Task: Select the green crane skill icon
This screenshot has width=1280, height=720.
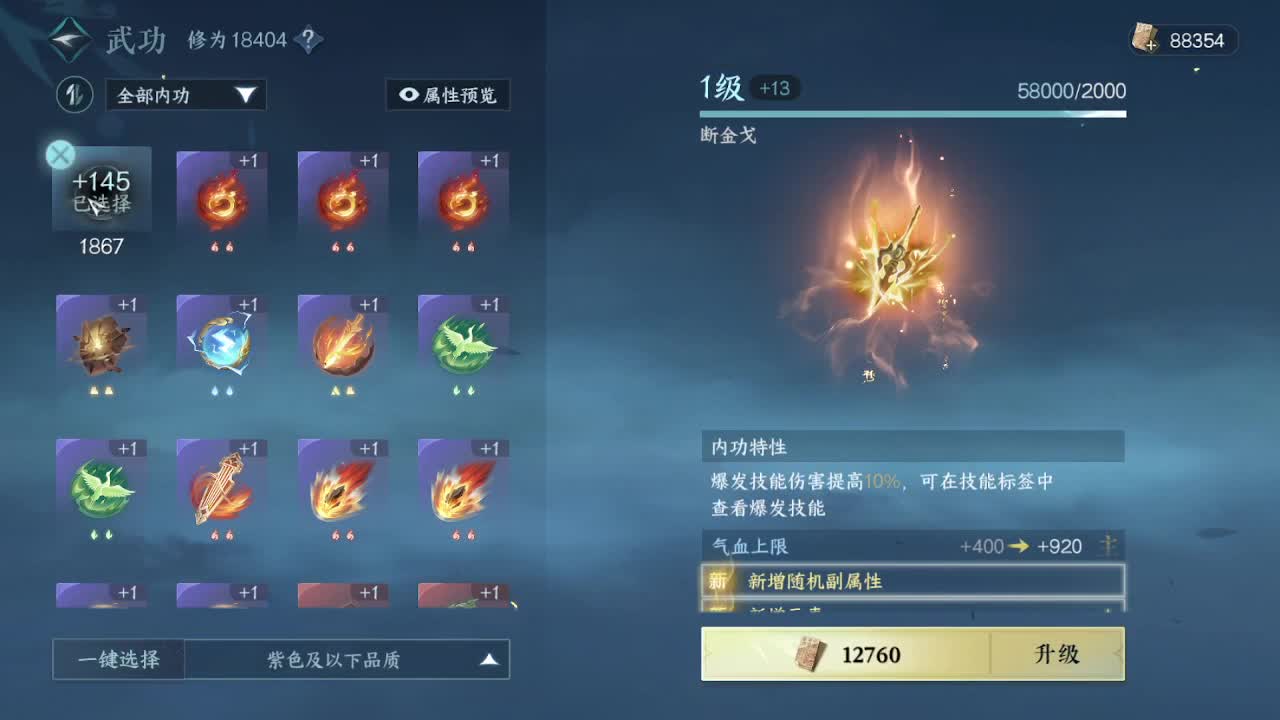Action: coord(463,345)
